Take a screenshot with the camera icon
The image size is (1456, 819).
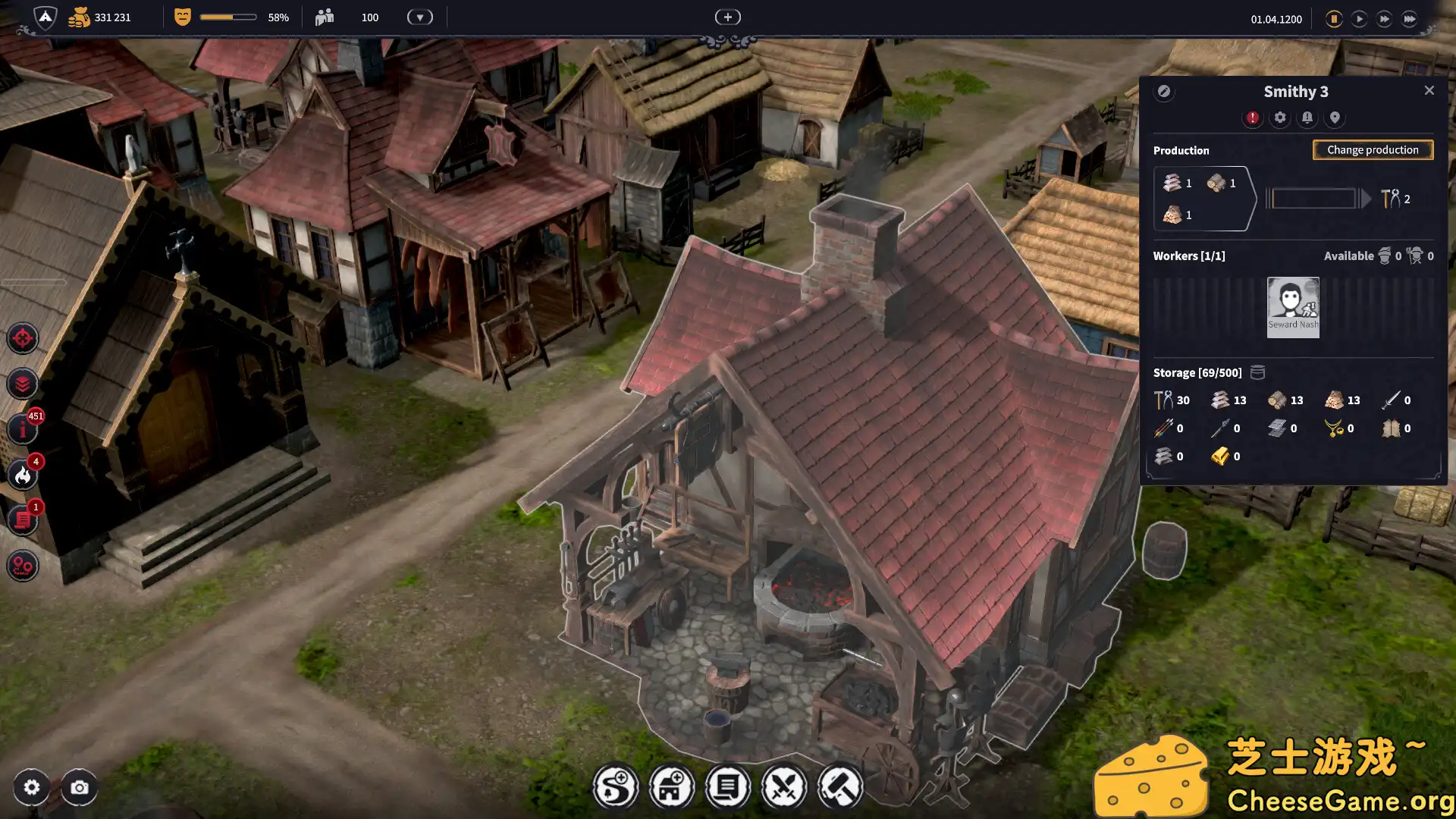[x=80, y=788]
